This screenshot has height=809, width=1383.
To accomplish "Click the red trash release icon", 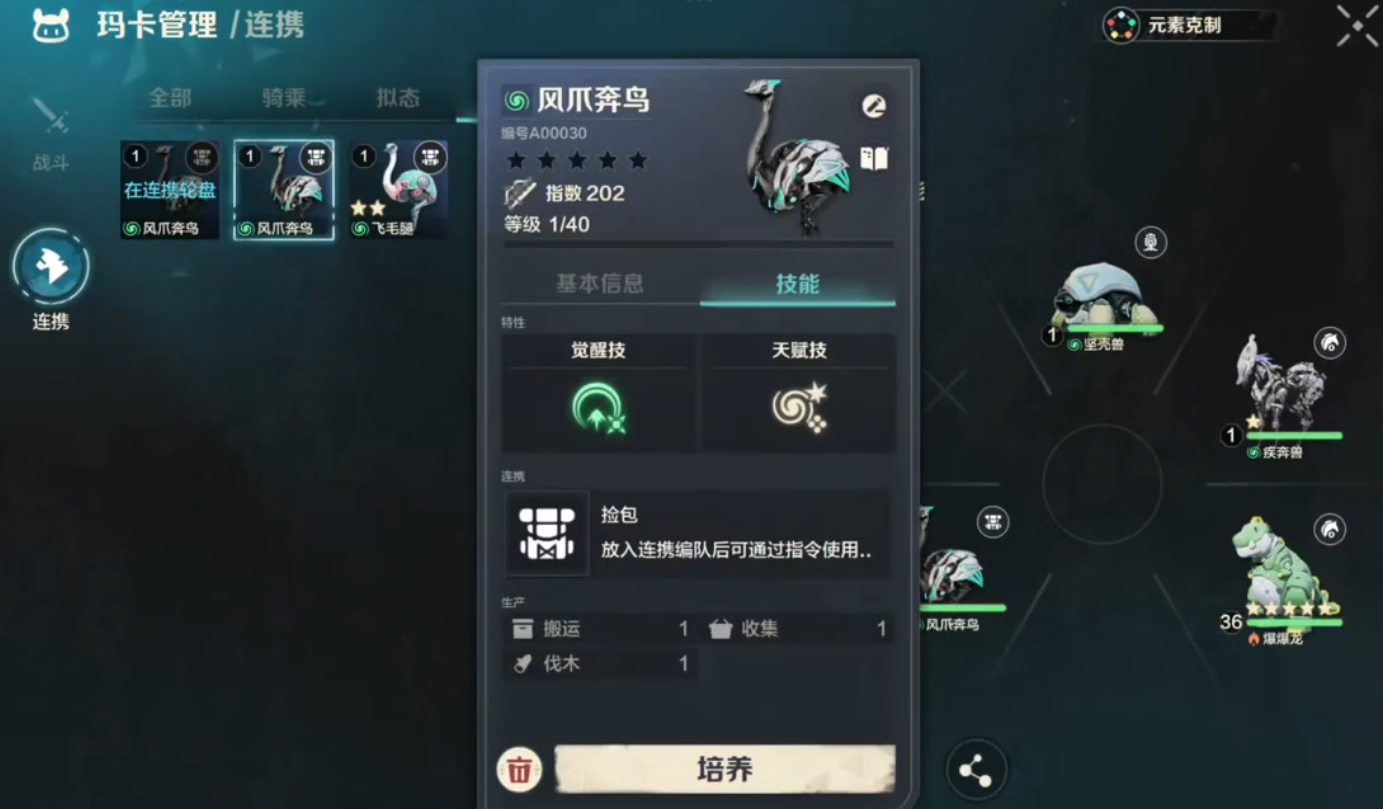I will [x=517, y=770].
